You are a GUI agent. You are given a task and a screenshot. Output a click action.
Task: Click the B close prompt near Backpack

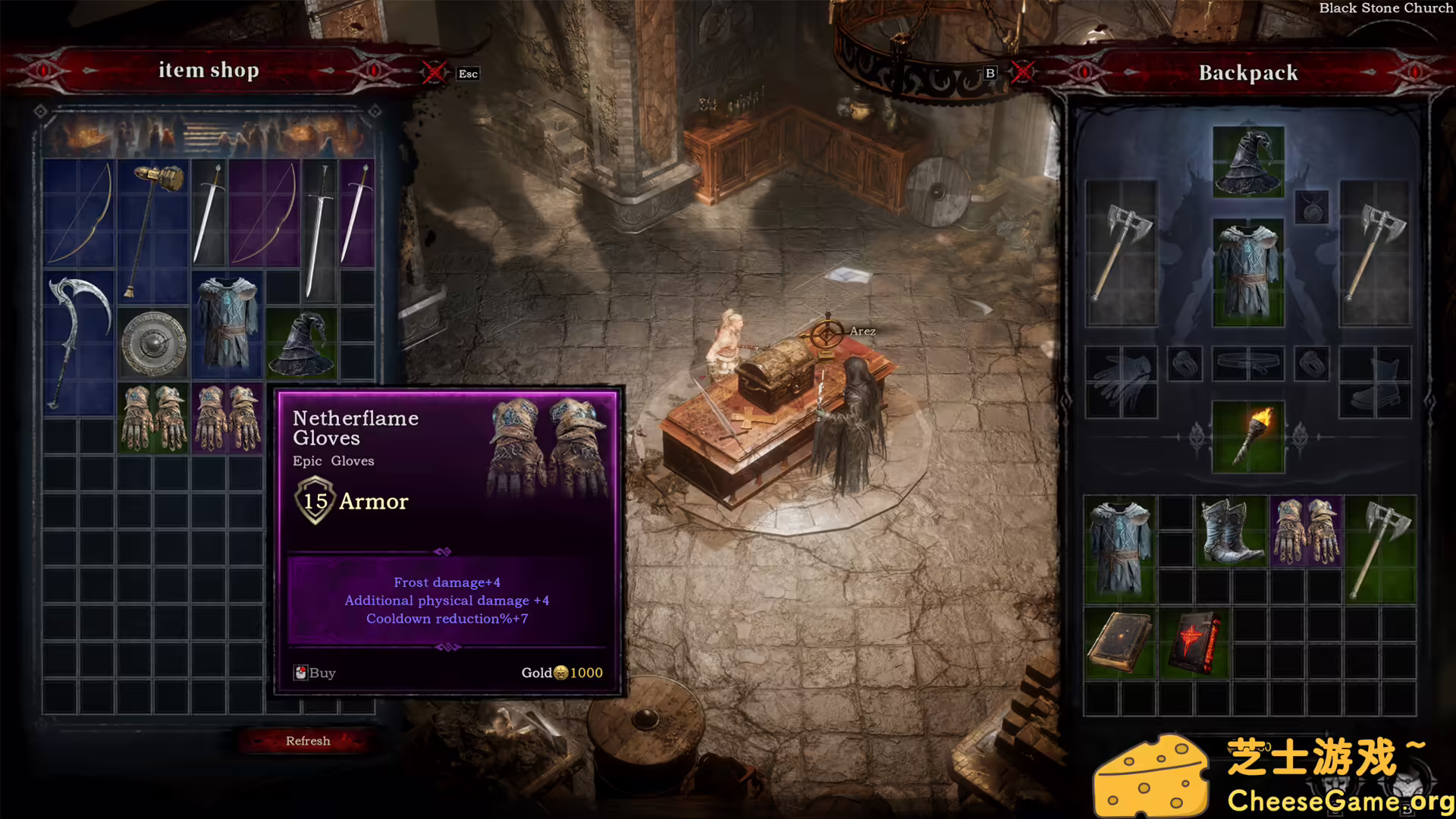coord(990,74)
